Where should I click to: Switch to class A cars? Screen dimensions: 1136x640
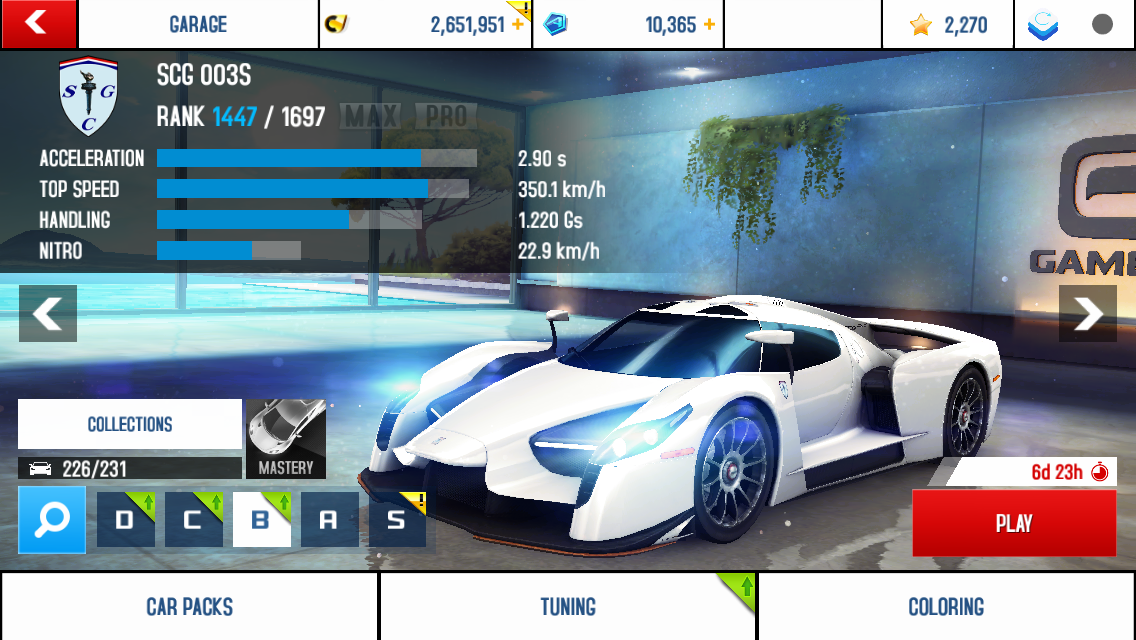point(329,519)
